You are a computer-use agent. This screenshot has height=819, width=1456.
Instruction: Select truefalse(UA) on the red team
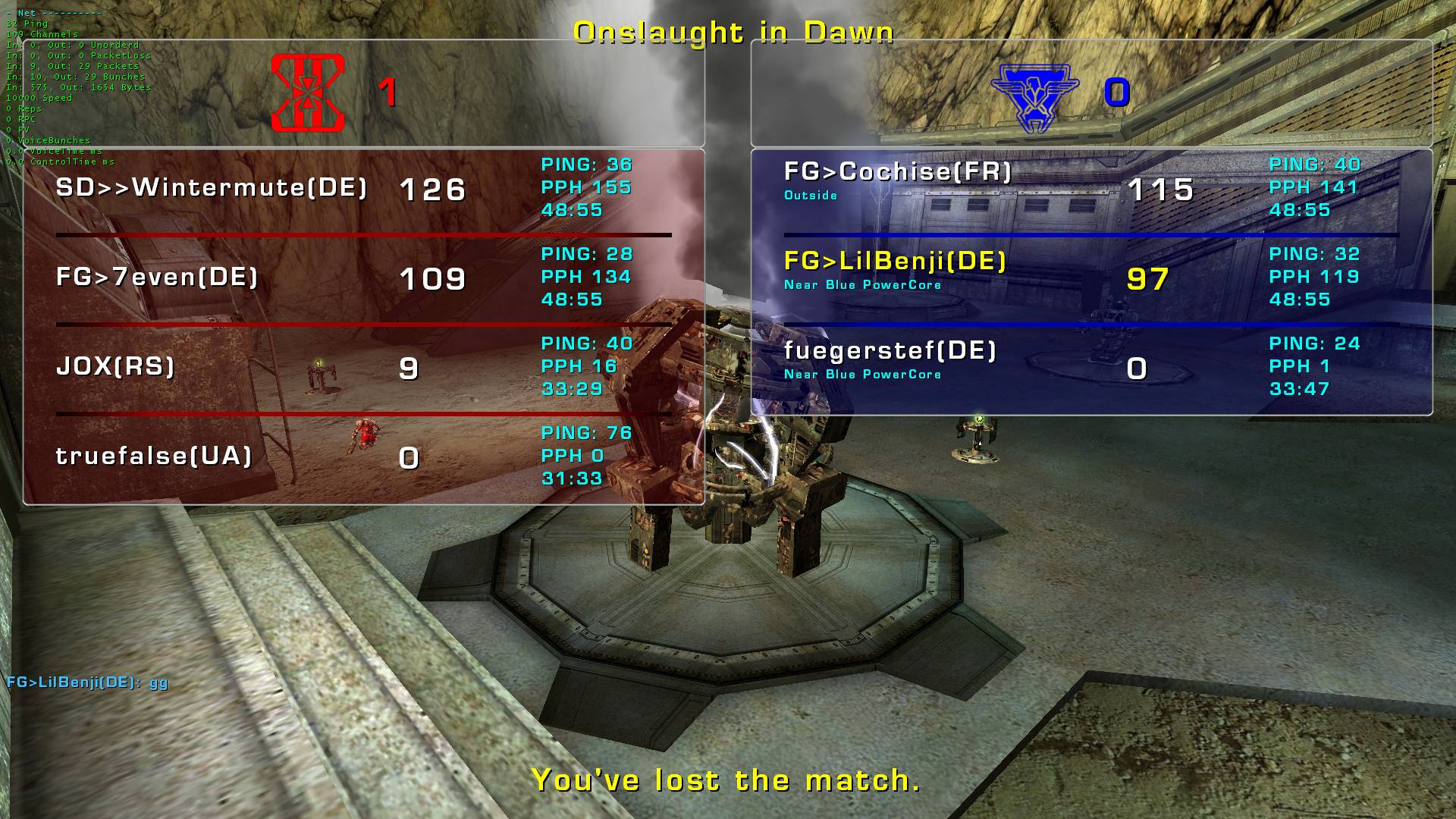click(154, 457)
